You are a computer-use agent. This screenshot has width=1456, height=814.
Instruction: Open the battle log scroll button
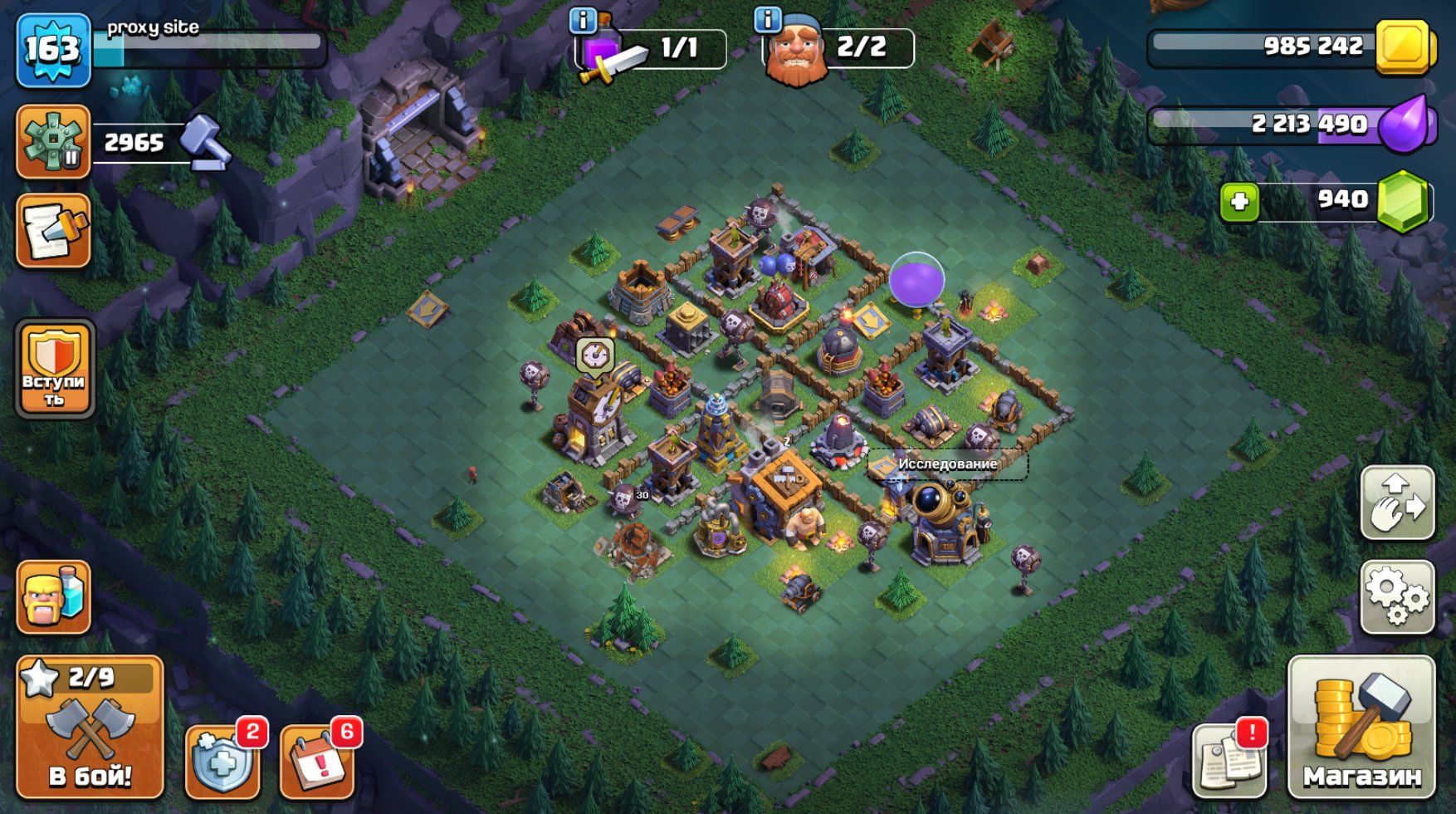53,231
